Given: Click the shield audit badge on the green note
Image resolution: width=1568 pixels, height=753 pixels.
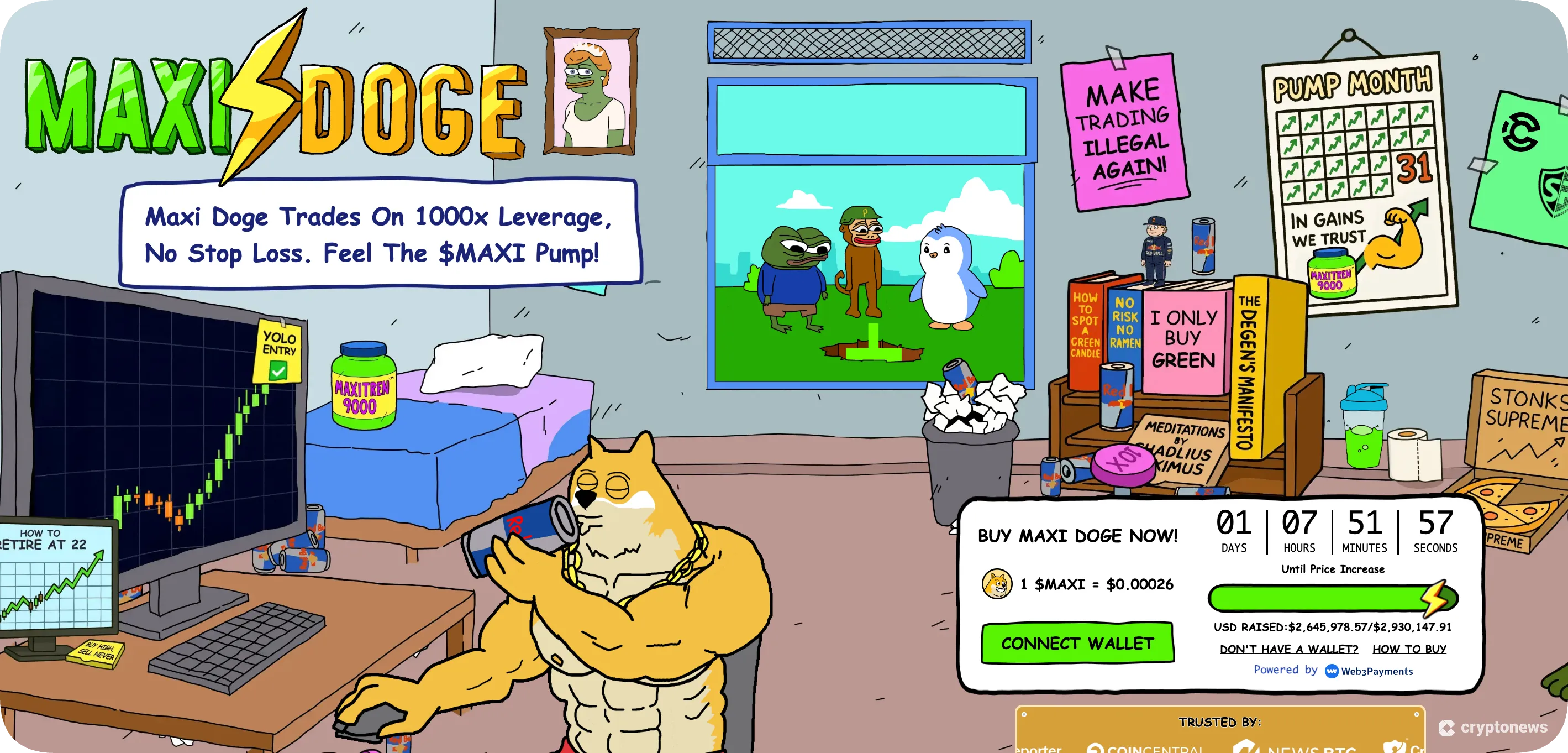Looking at the screenshot, I should tap(1554, 192).
